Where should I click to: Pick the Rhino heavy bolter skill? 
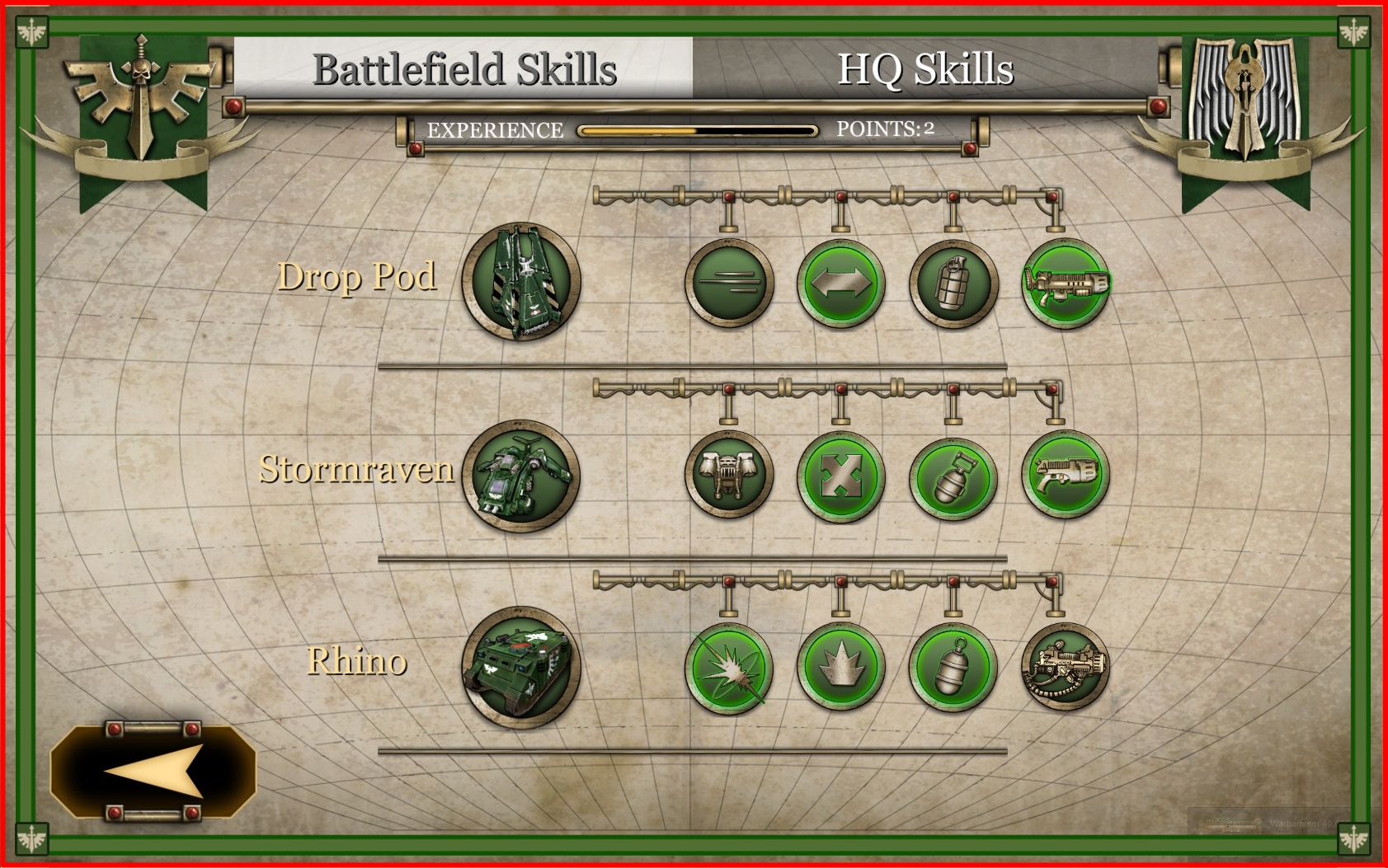(x=1066, y=668)
